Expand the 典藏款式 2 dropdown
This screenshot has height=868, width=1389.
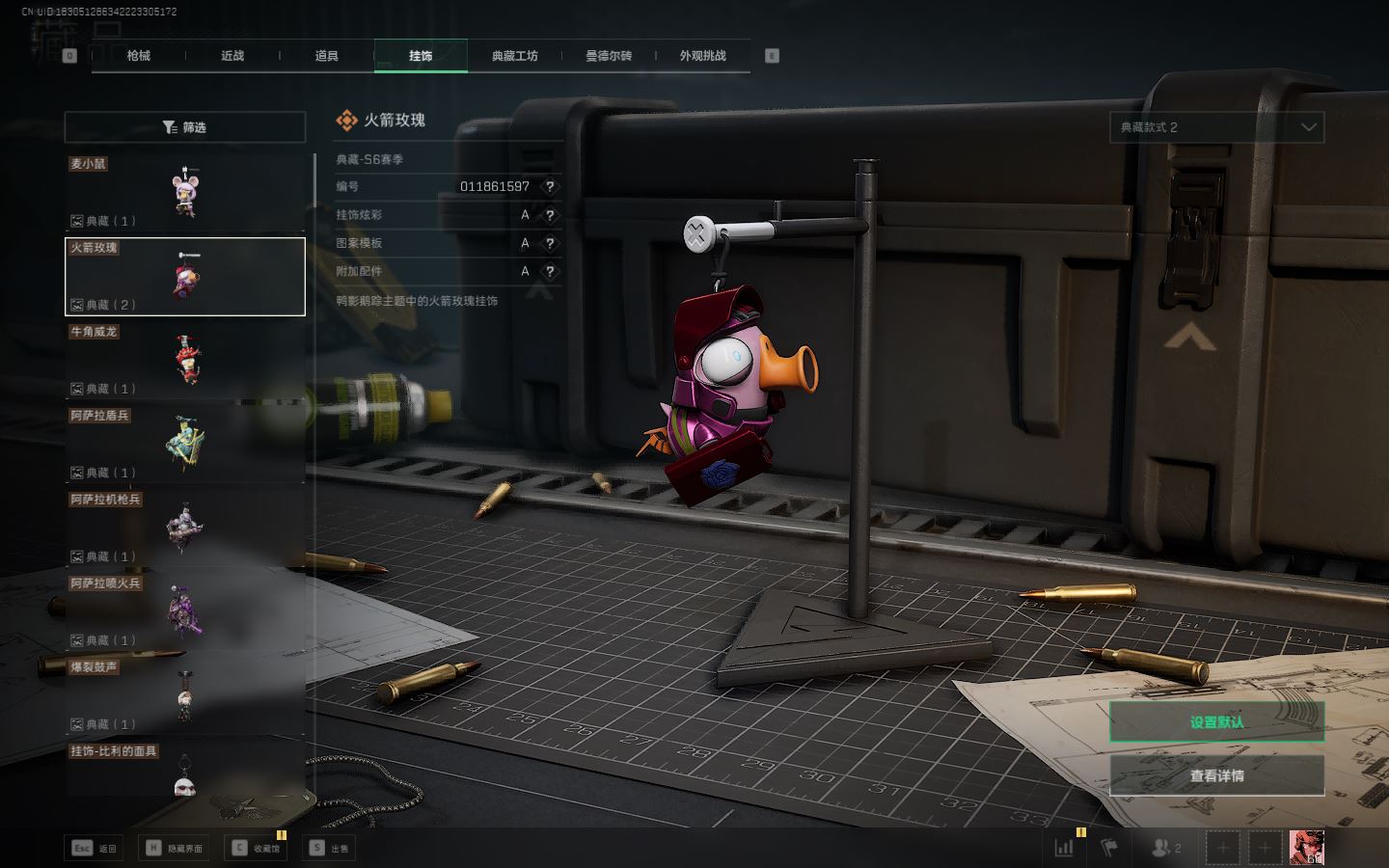point(1216,127)
